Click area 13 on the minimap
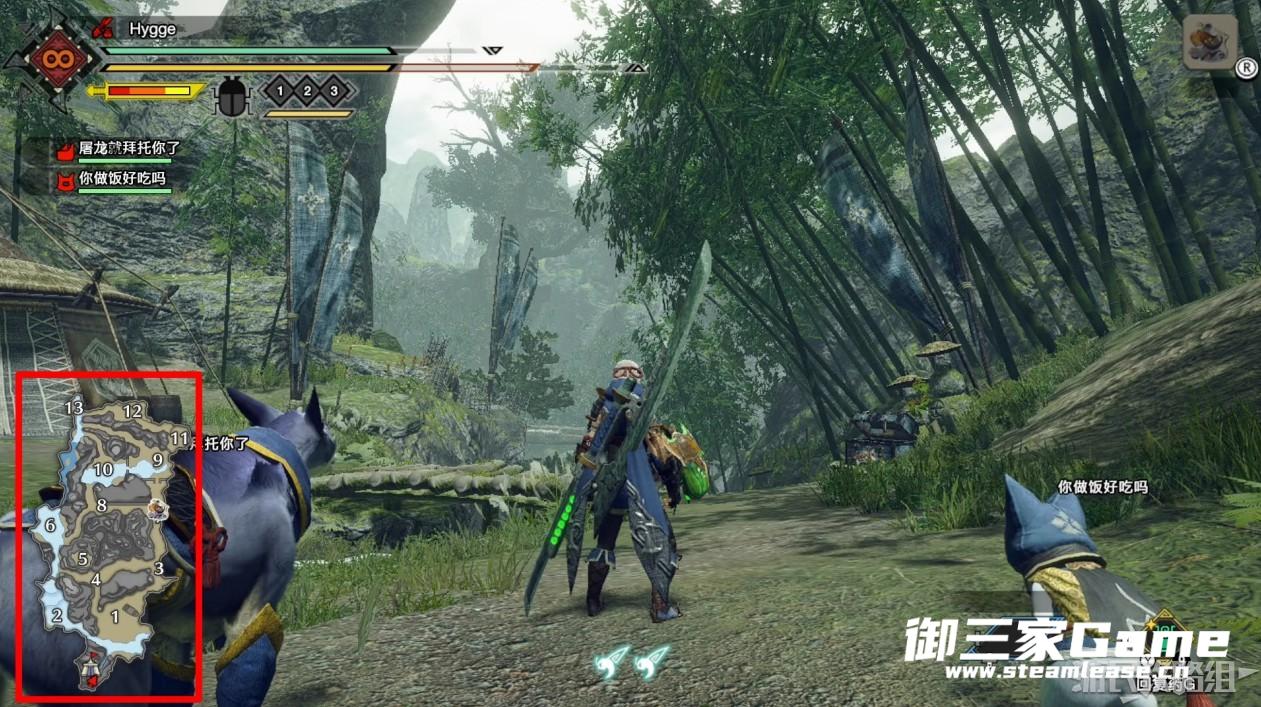 [73, 408]
